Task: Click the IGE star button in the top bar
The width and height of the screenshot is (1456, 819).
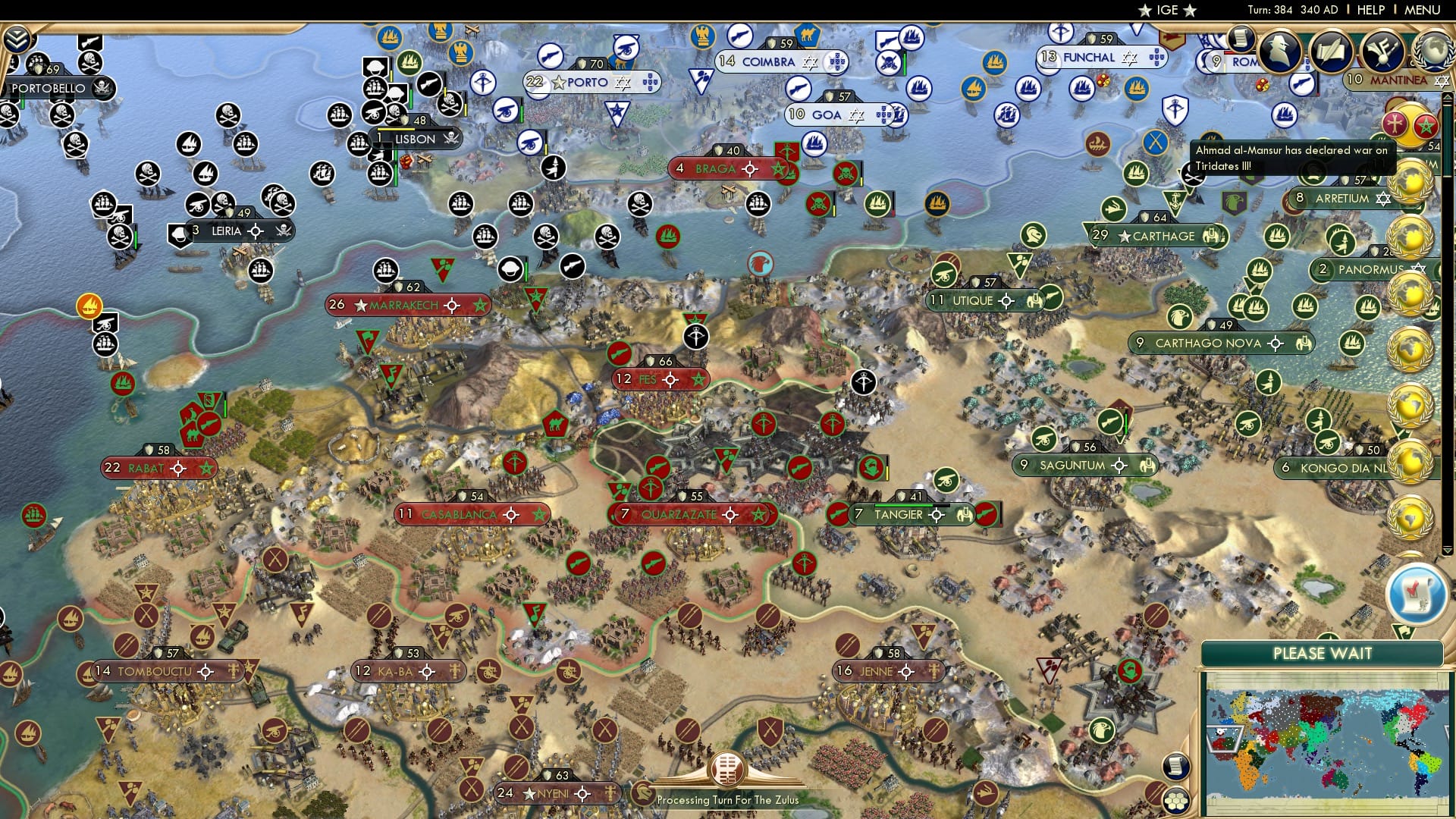Action: coord(1166,10)
